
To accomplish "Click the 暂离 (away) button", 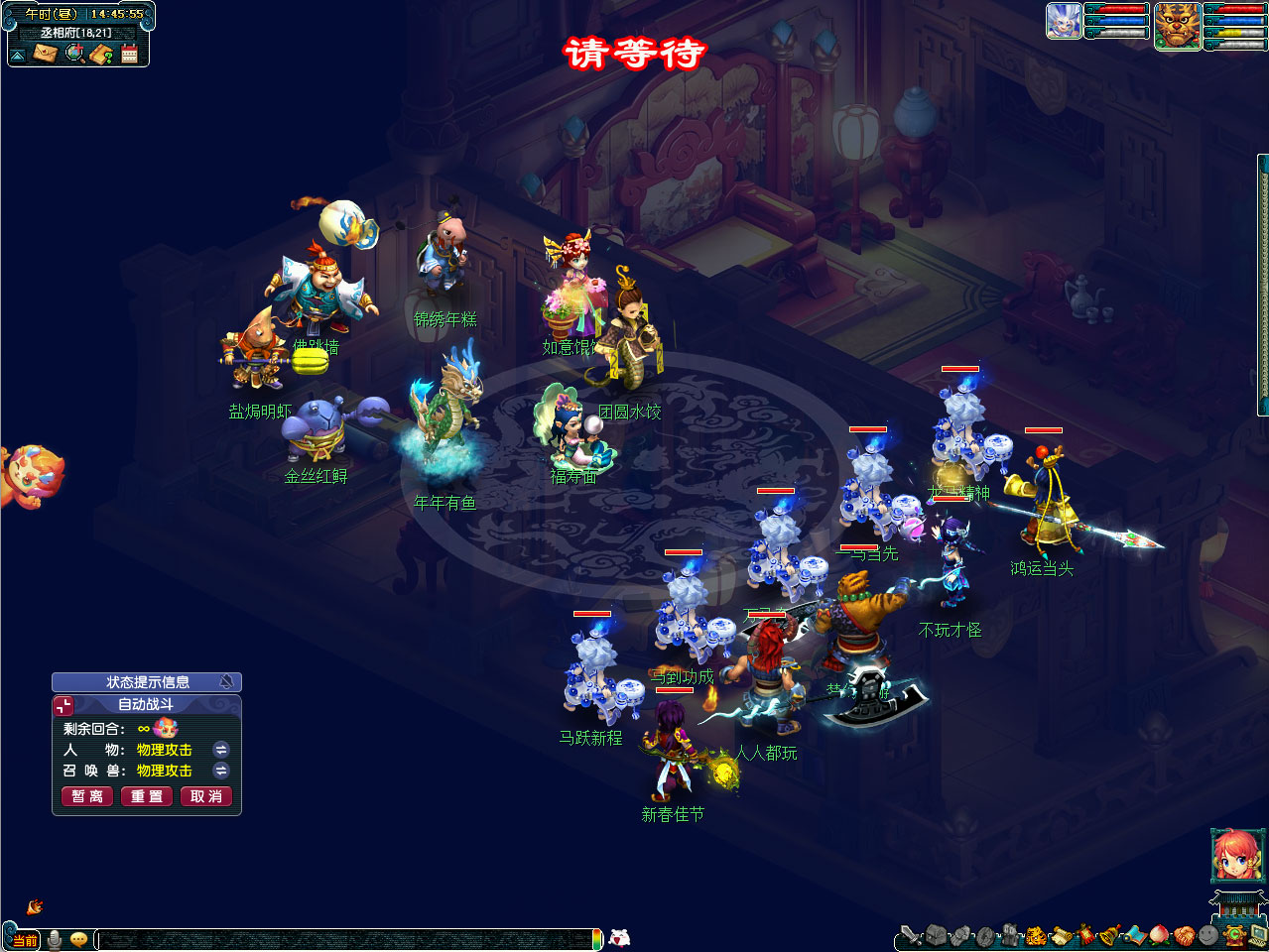I will [x=87, y=796].
